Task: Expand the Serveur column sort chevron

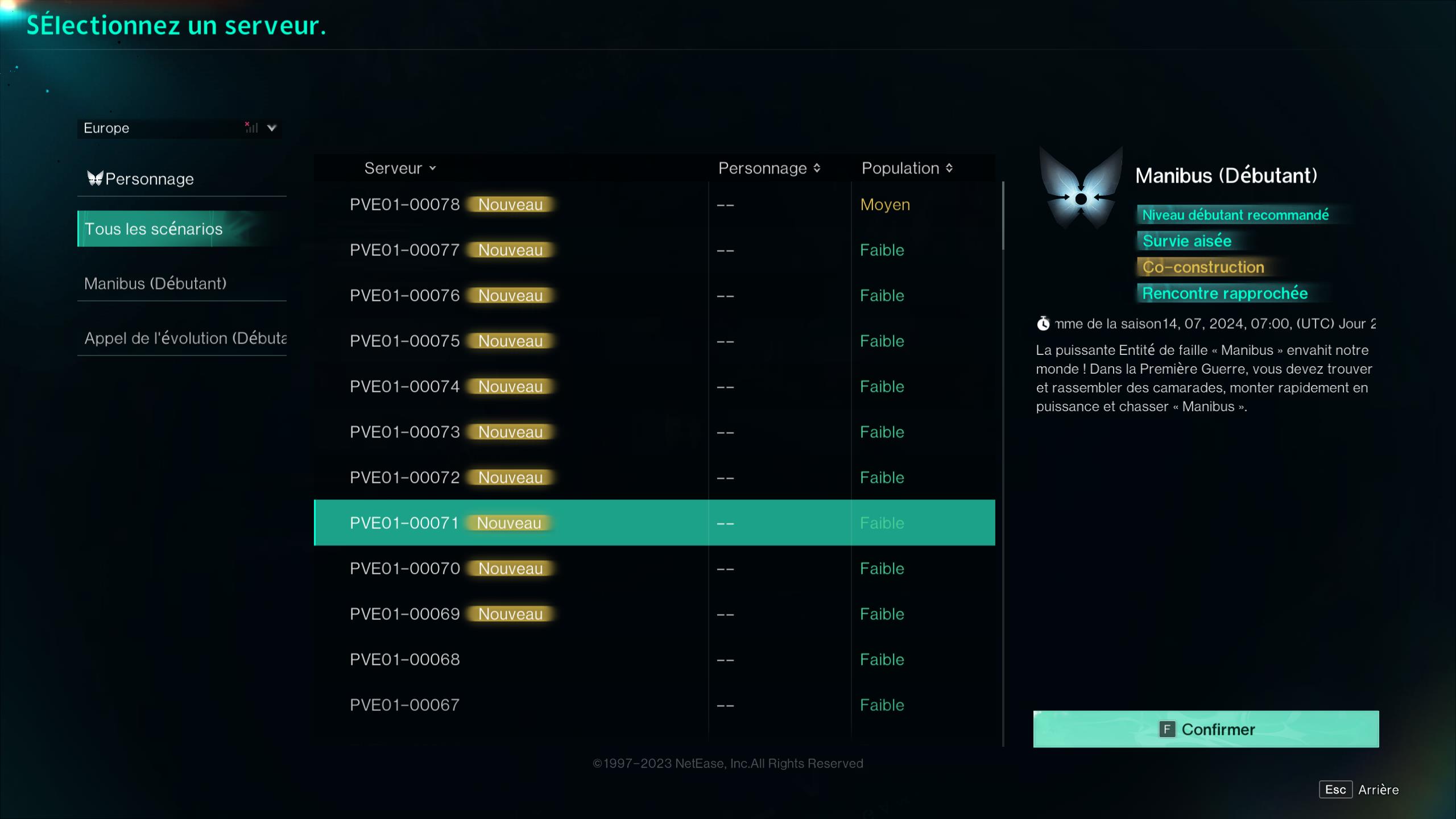Action: click(x=433, y=169)
